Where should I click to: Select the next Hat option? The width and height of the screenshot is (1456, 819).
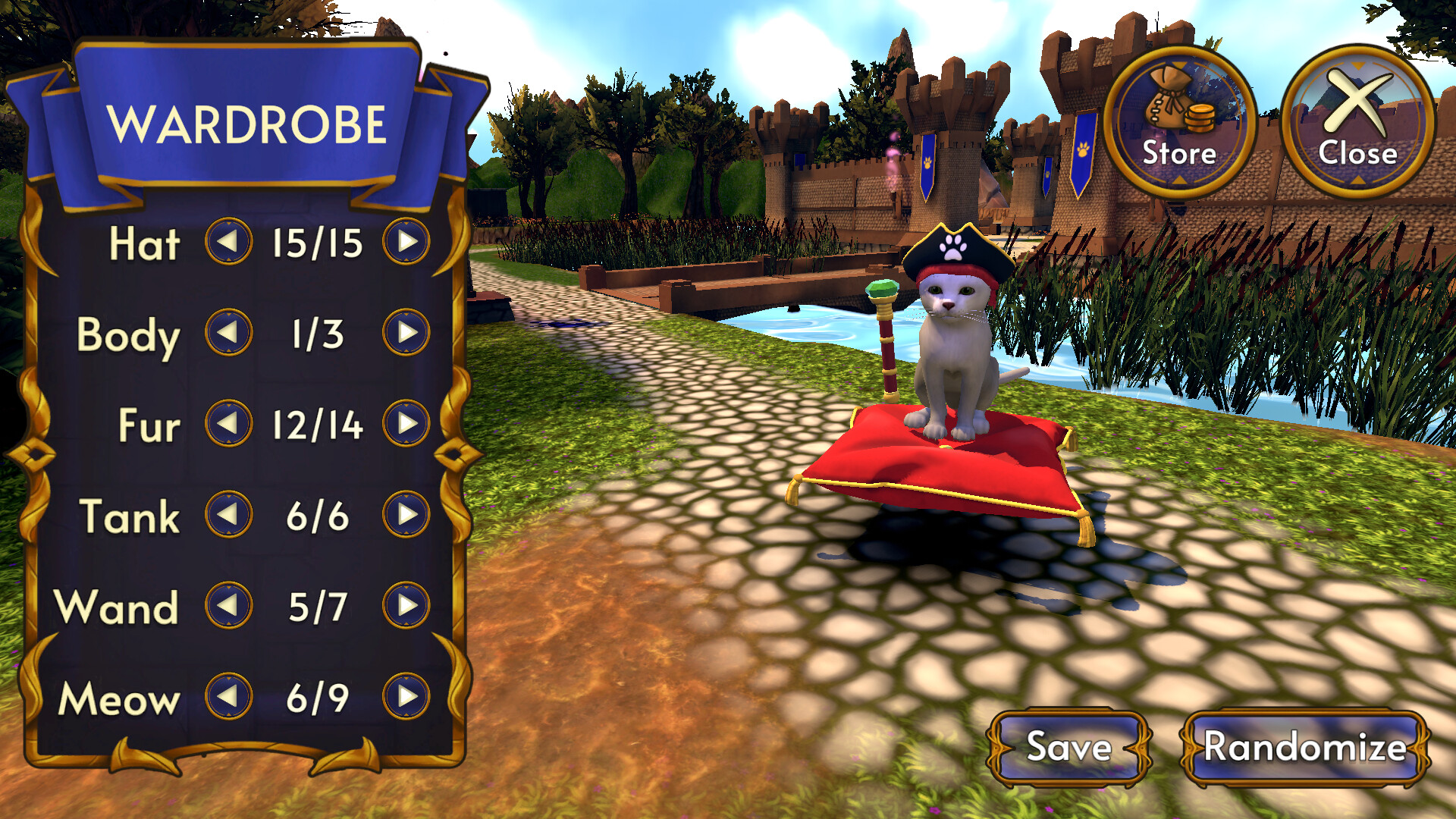(407, 243)
